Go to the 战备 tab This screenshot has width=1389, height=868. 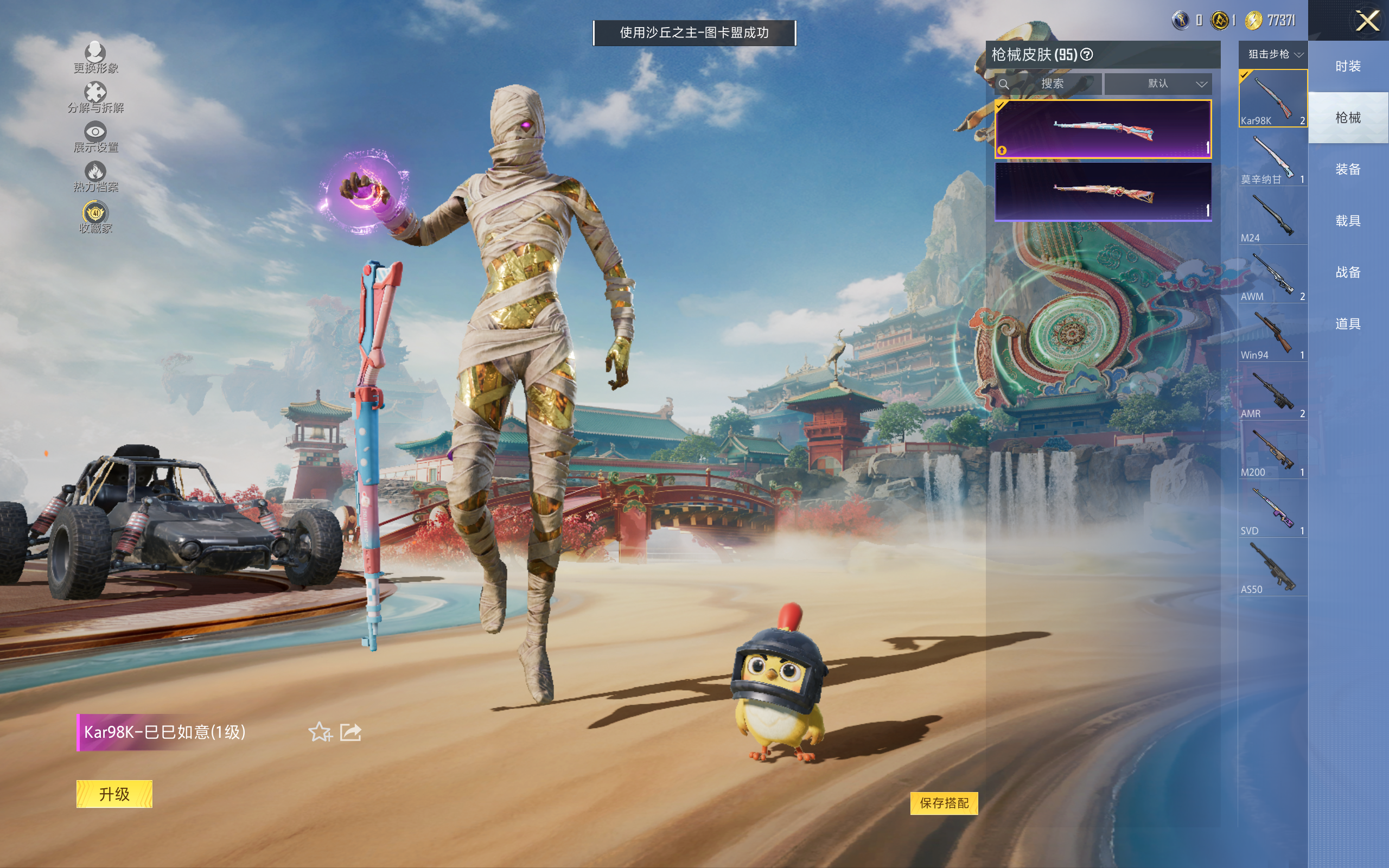click(1348, 272)
